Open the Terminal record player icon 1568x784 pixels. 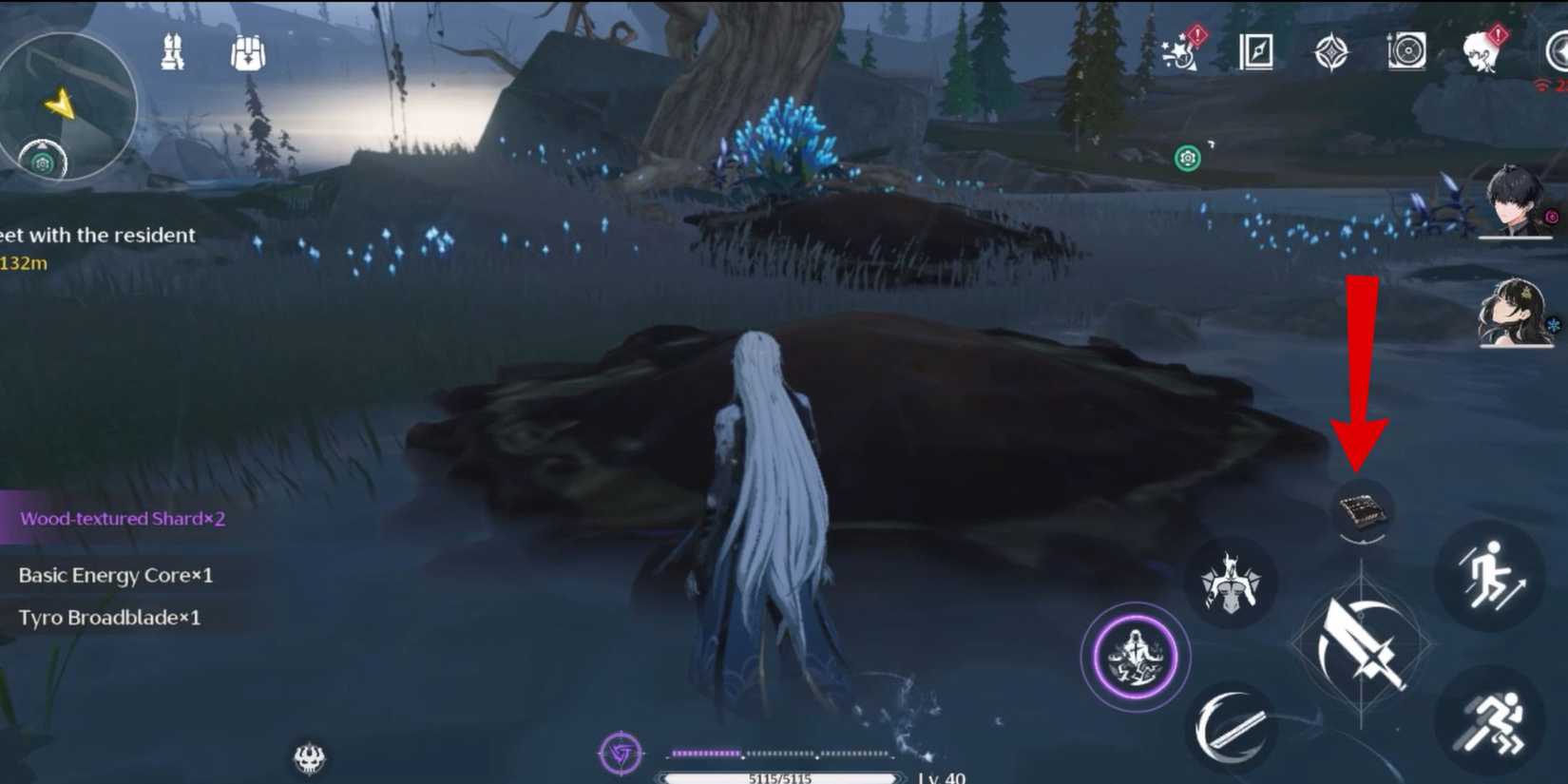pyautogui.click(x=1407, y=54)
